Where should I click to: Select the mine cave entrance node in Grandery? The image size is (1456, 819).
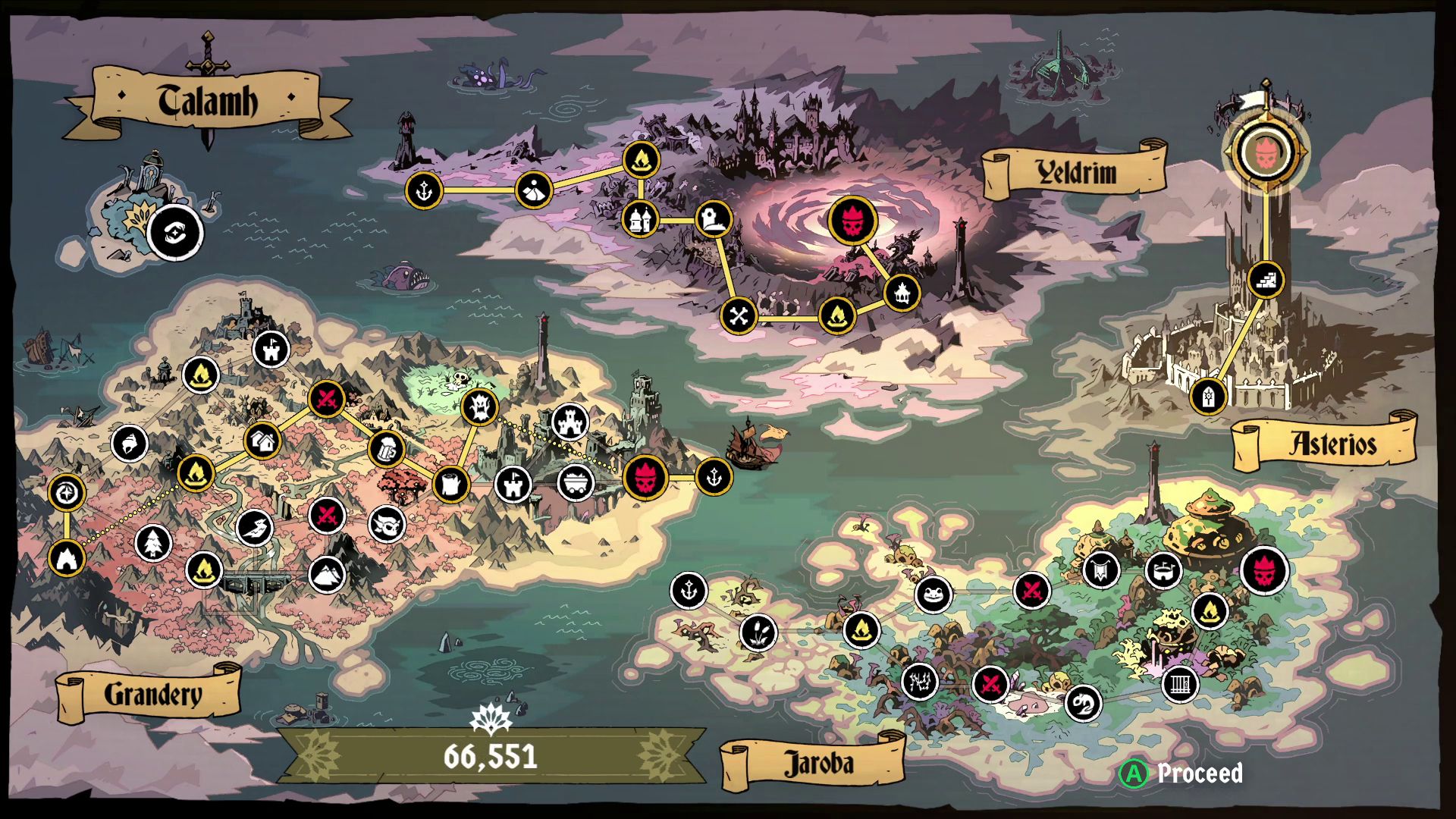[67, 558]
